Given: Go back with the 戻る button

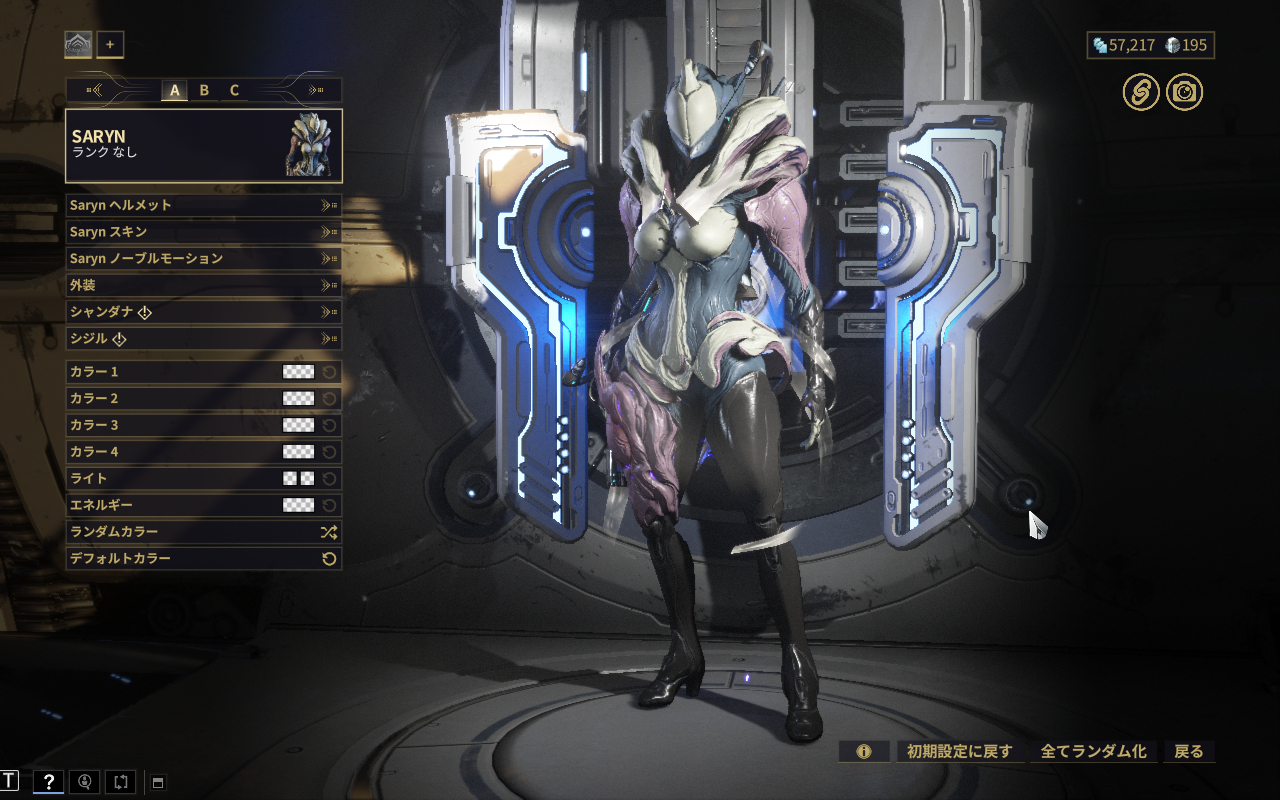Looking at the screenshot, I should (x=1188, y=751).
